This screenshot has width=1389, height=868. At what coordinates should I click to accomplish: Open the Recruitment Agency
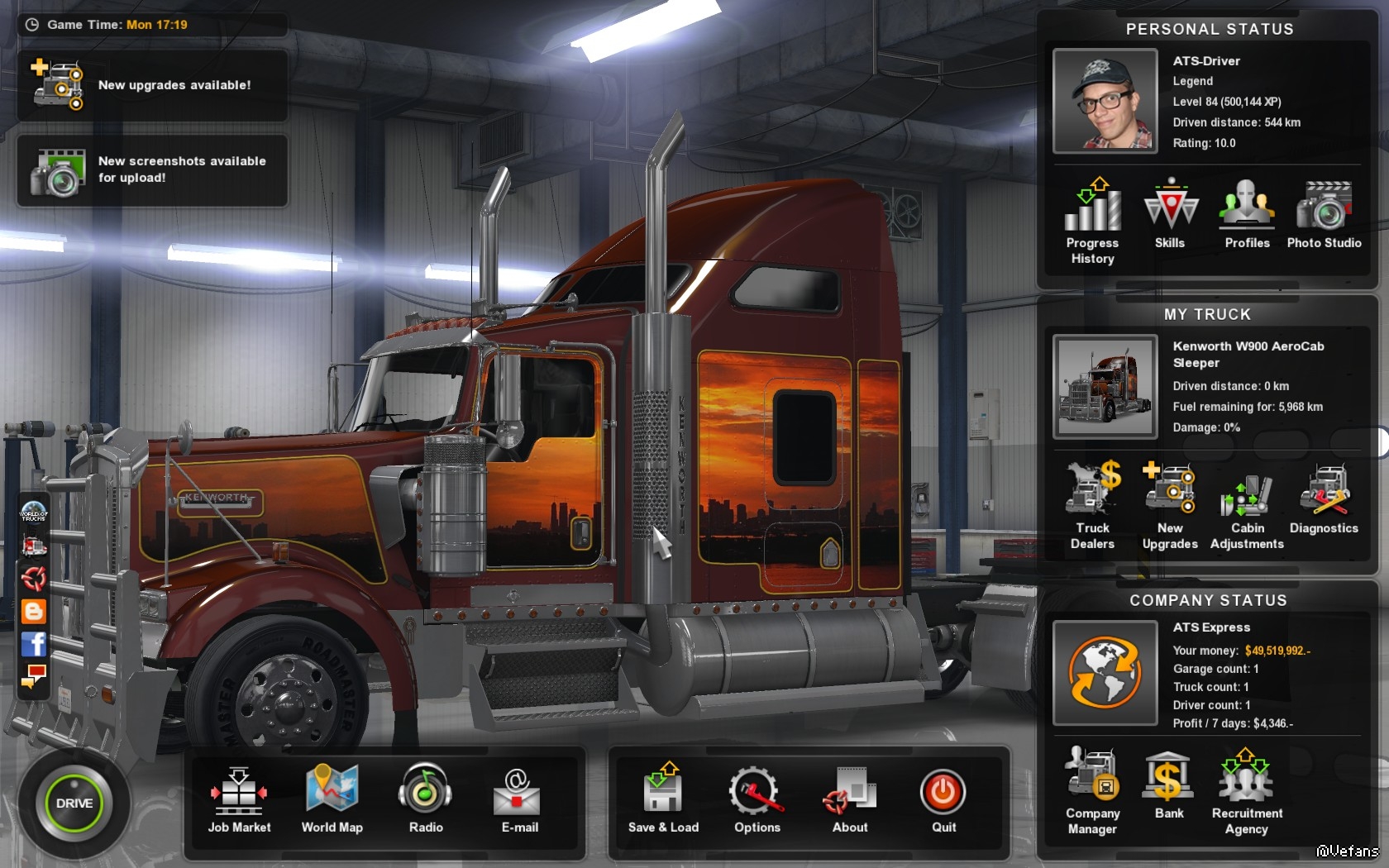coord(1247,788)
